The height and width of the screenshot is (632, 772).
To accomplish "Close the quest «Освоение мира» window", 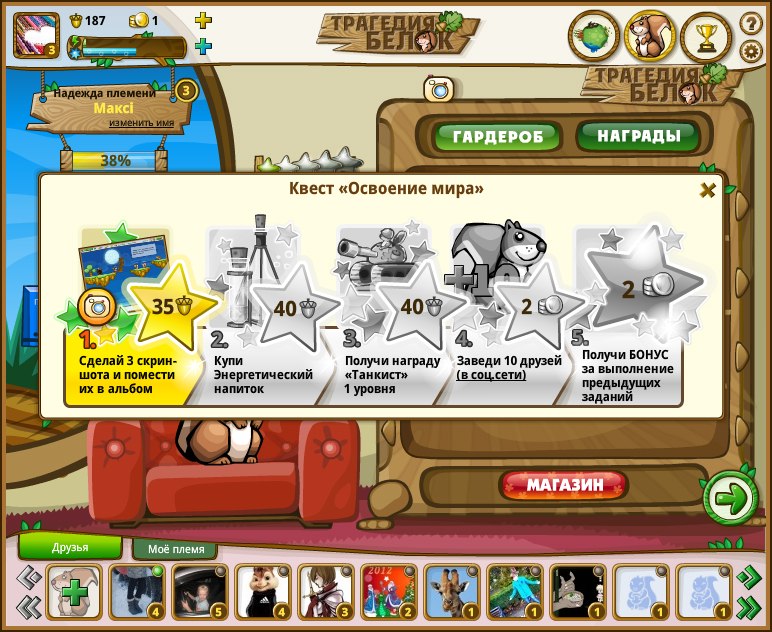I will [707, 190].
